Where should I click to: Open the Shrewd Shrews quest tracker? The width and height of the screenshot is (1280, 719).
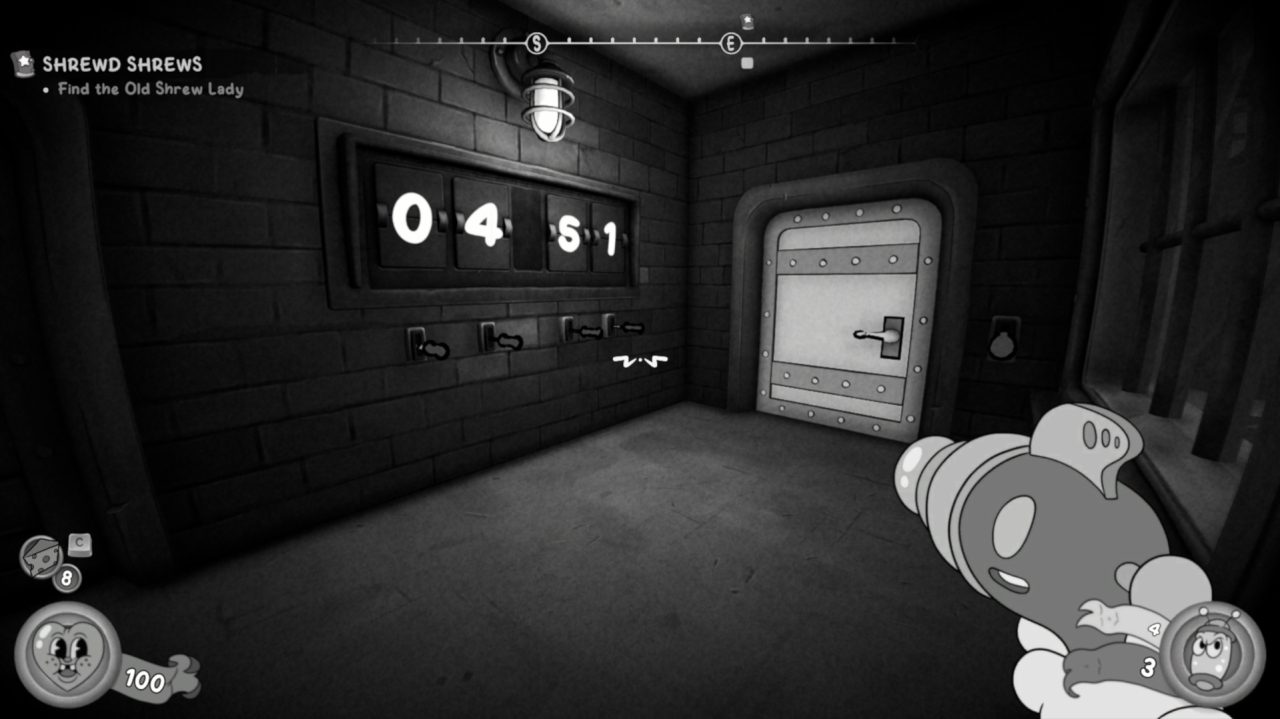point(121,65)
